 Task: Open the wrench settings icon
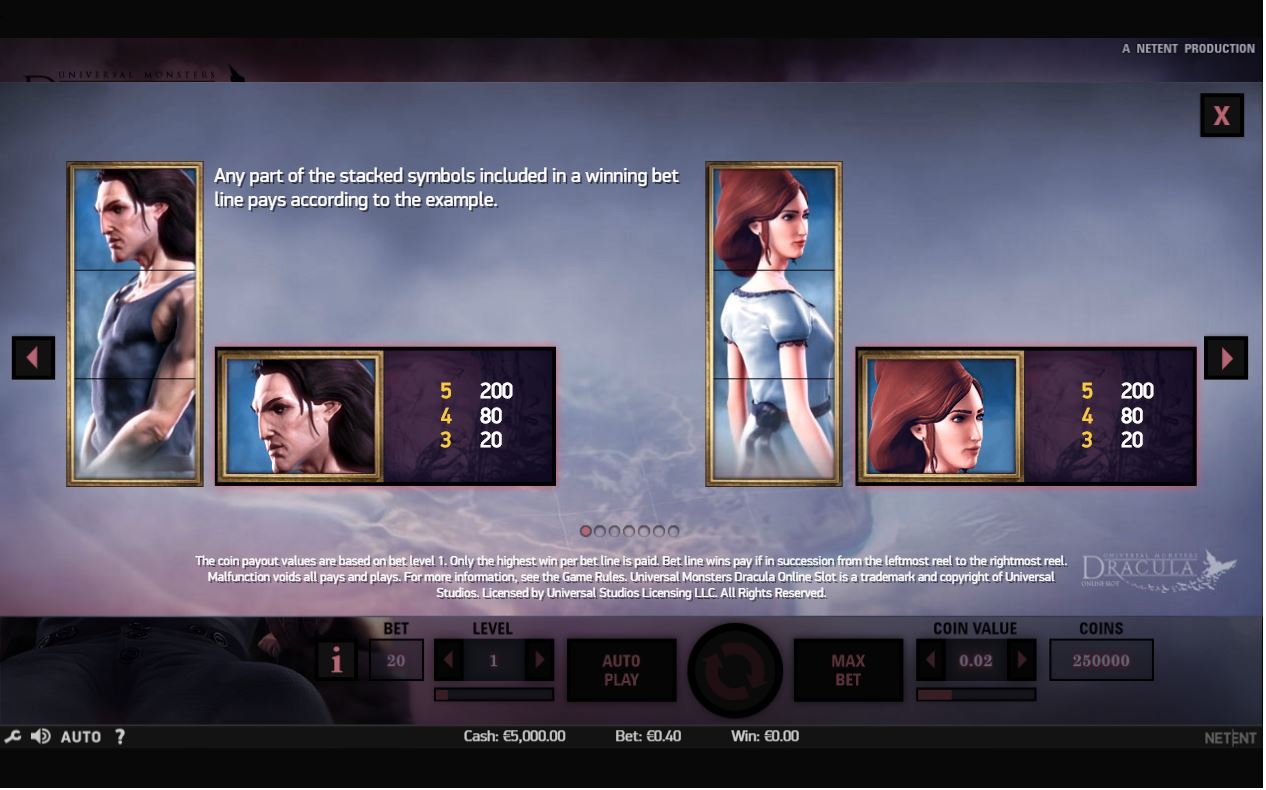[x=13, y=737]
